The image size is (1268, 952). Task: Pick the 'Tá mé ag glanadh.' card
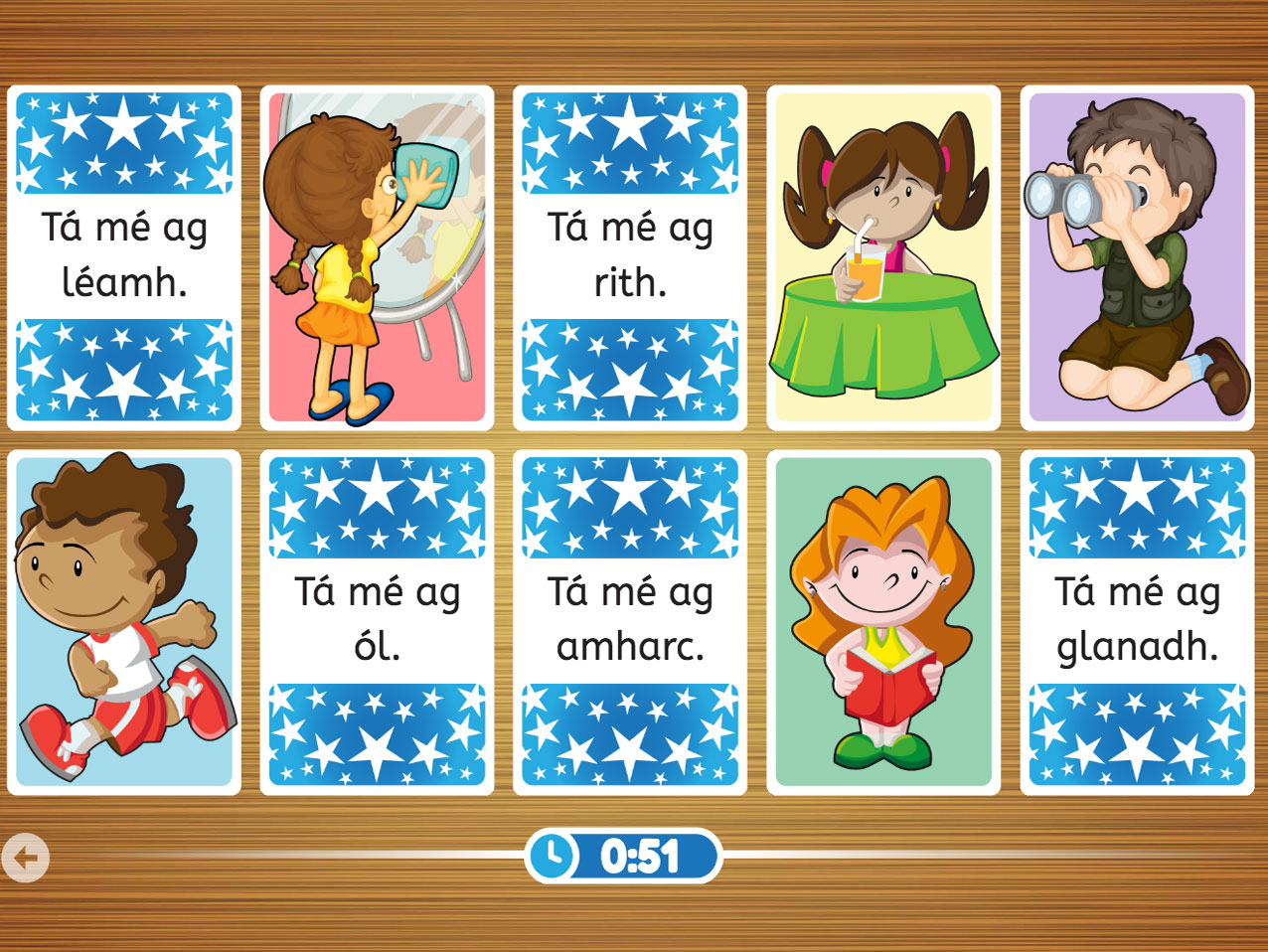(x=1137, y=622)
